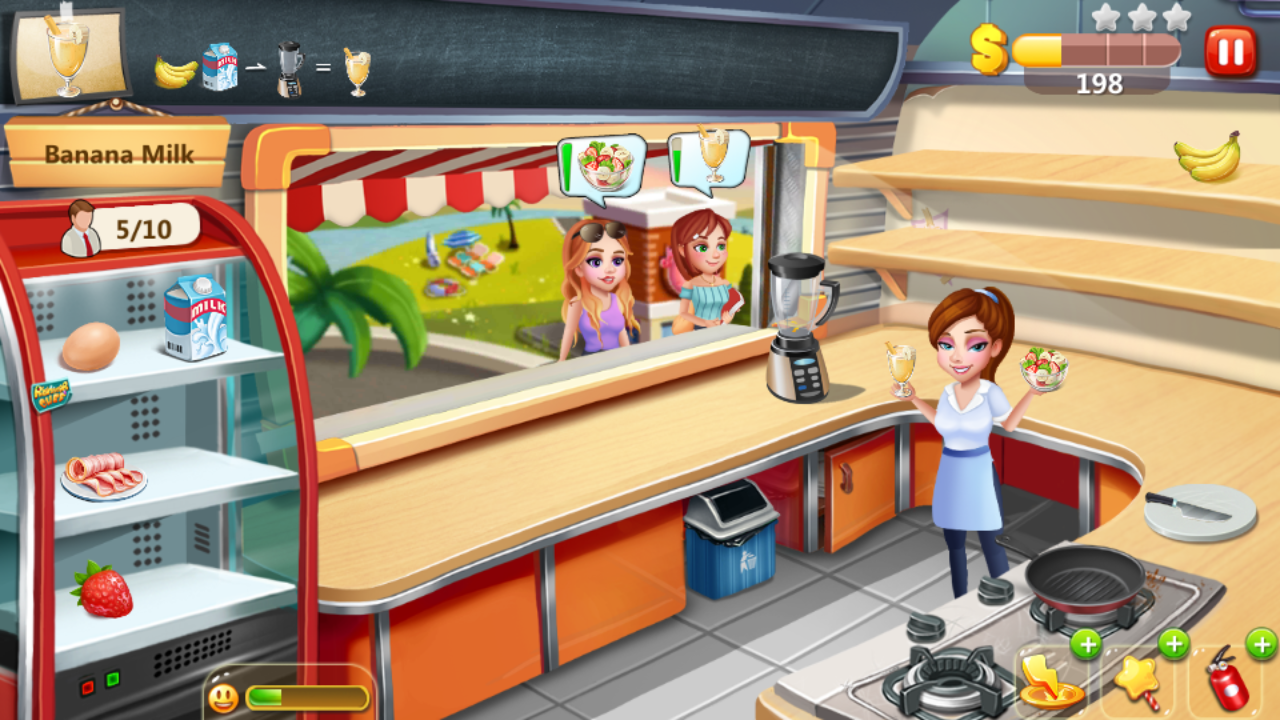Viewport: 1280px width, 720px height.
Task: Pause the game with the red button
Action: (x=1230, y=51)
